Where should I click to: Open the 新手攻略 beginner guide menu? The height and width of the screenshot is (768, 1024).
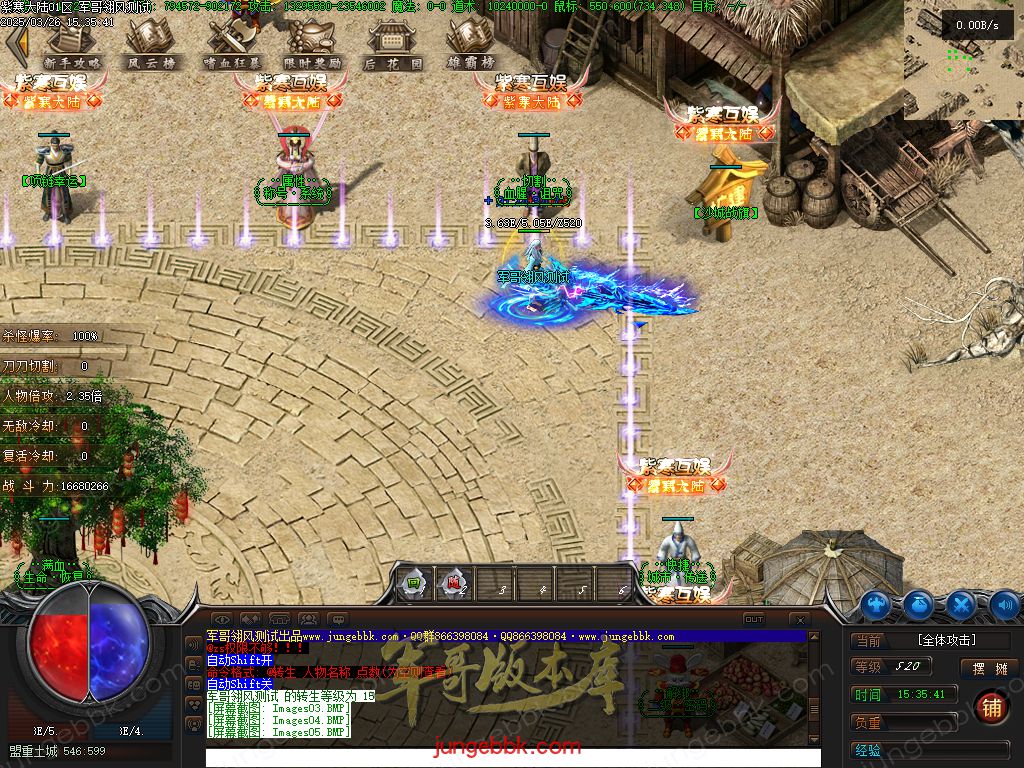[72, 43]
